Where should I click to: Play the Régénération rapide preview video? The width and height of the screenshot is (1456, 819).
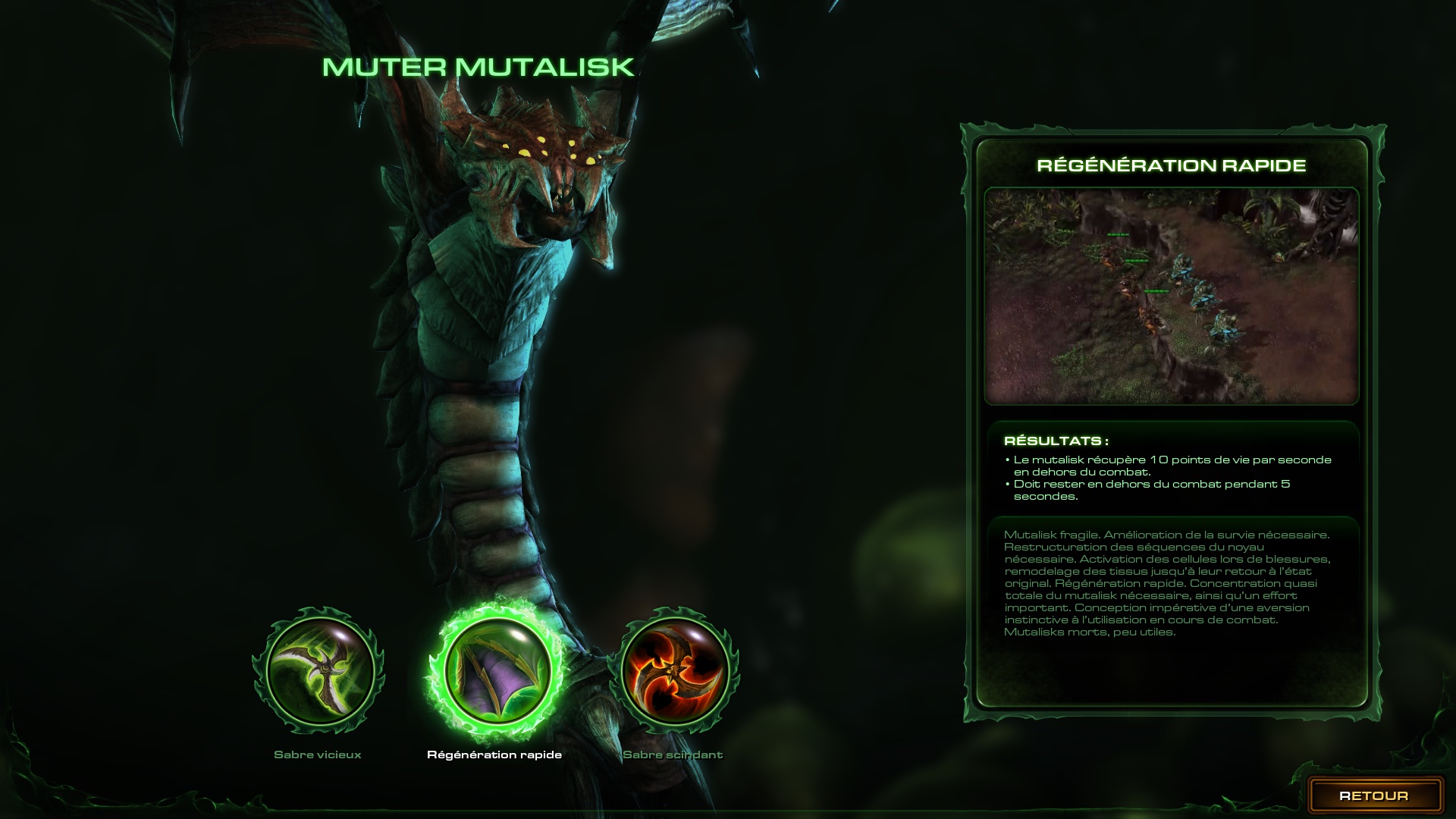coord(1171,296)
